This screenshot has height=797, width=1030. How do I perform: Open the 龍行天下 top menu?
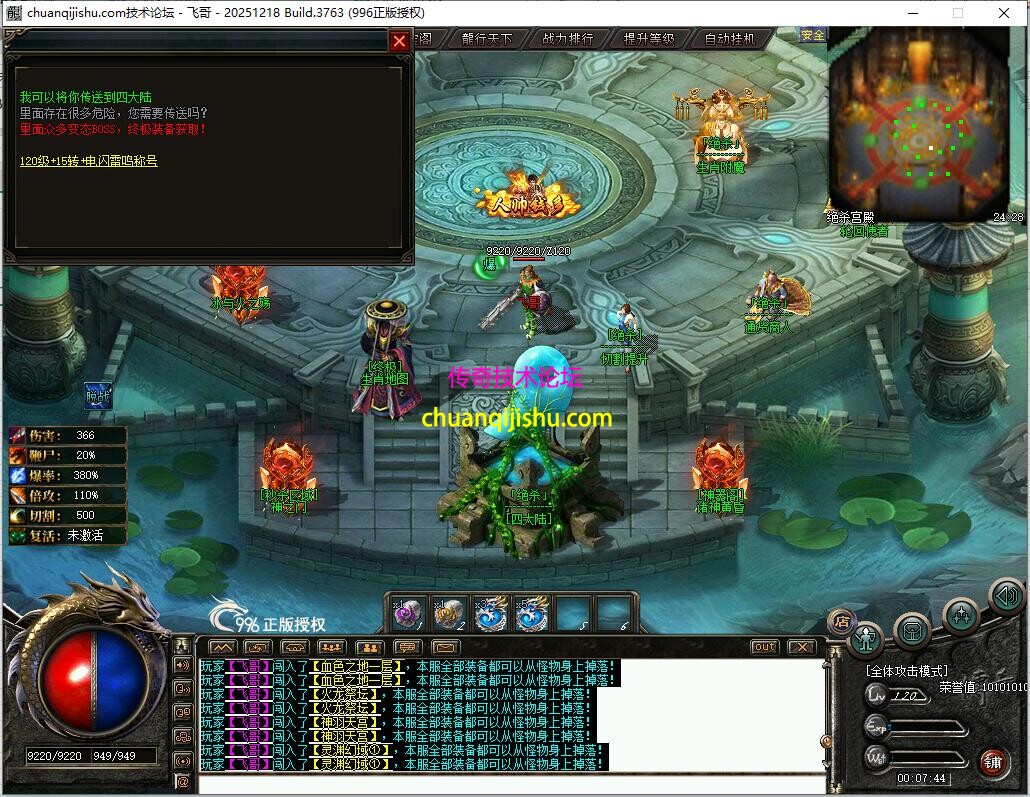[x=487, y=39]
